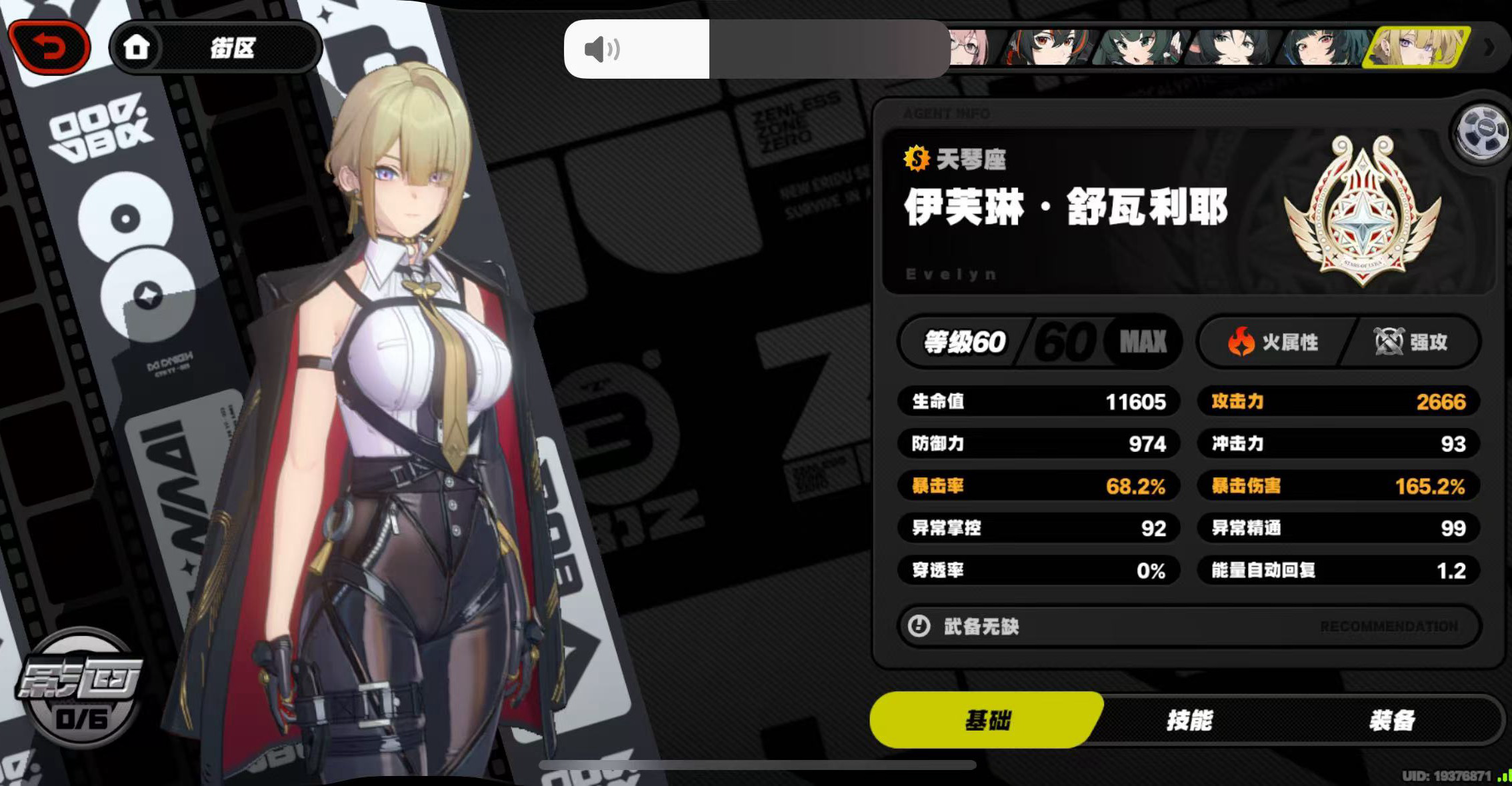Switch to the 技能 skills tab
Viewport: 1512px width, 786px height.
click(x=1189, y=720)
